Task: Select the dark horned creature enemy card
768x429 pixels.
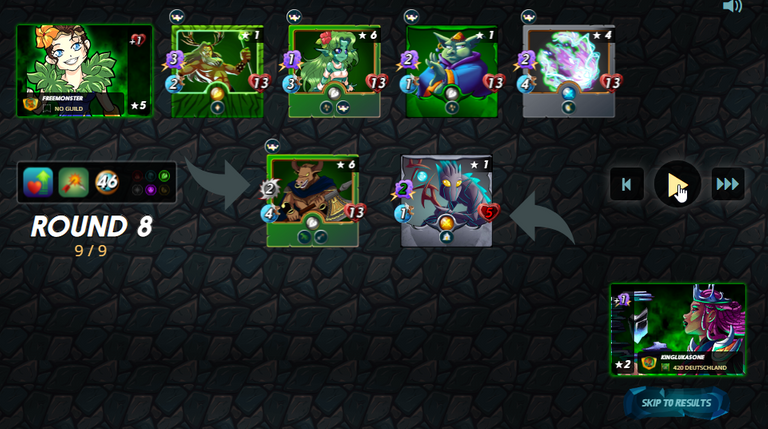Action: pos(446,200)
